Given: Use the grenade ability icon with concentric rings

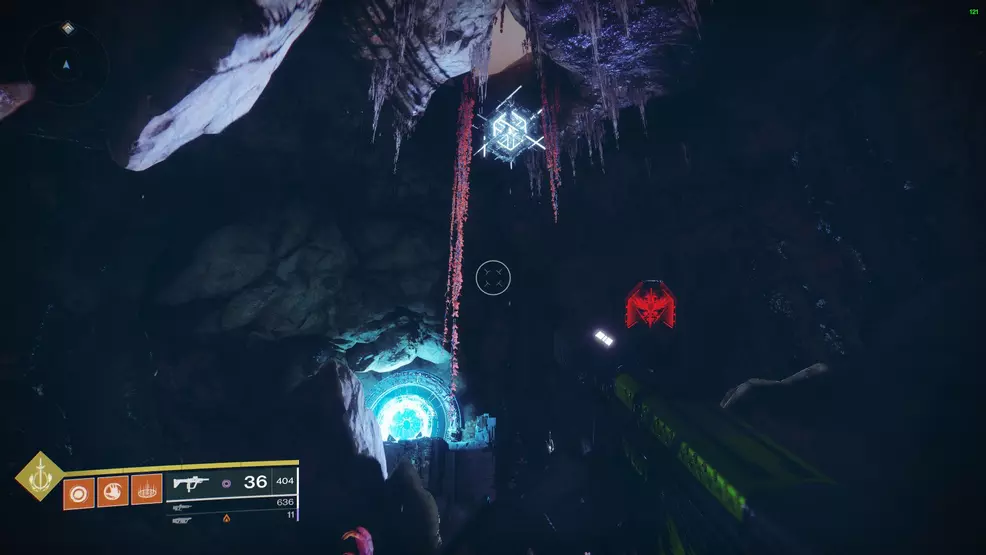Looking at the screenshot, I should click(x=79, y=491).
